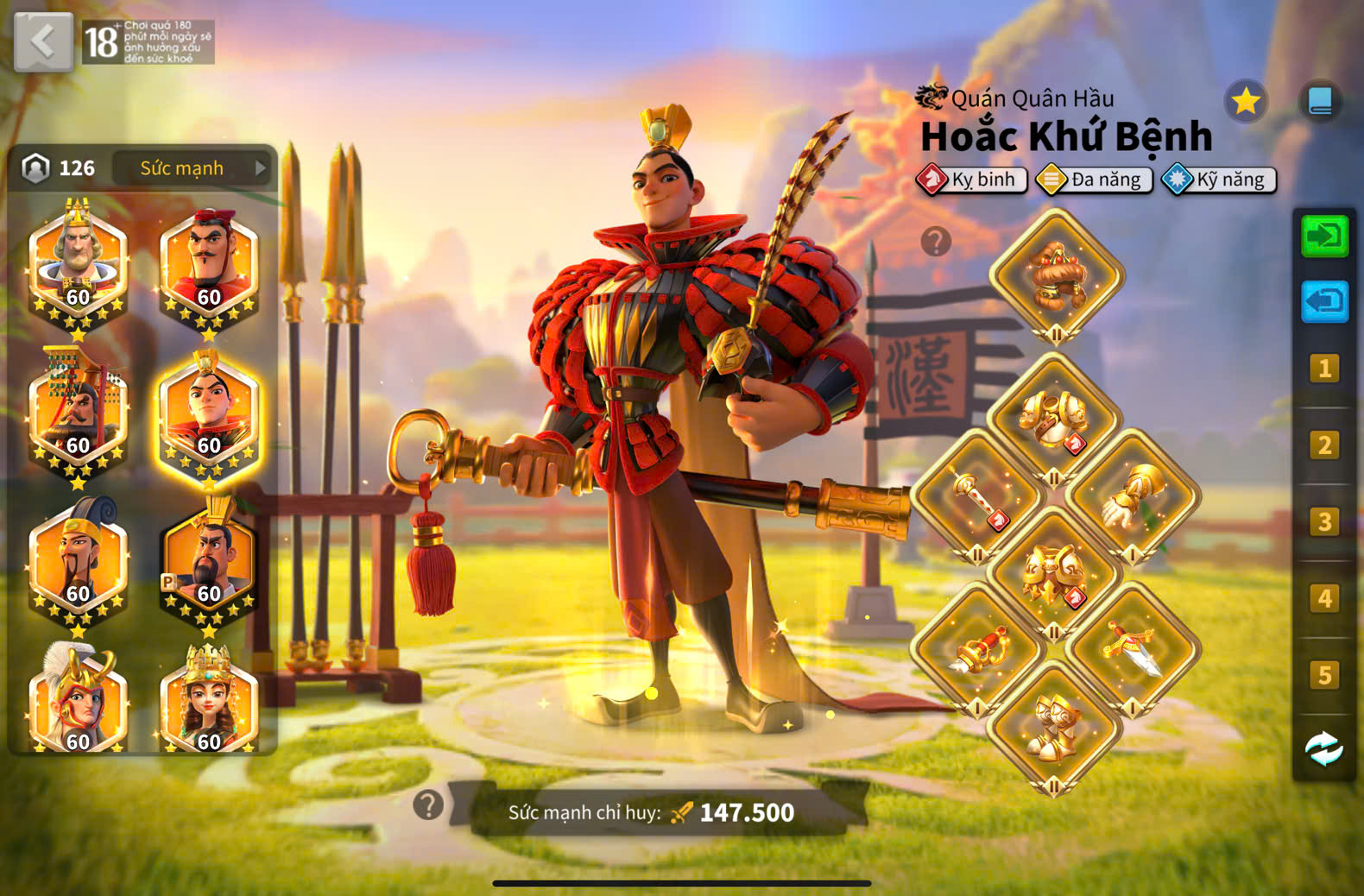Open help next to Sức mạnh chỉ huy
Screen dimensions: 1364x896
point(428,805)
